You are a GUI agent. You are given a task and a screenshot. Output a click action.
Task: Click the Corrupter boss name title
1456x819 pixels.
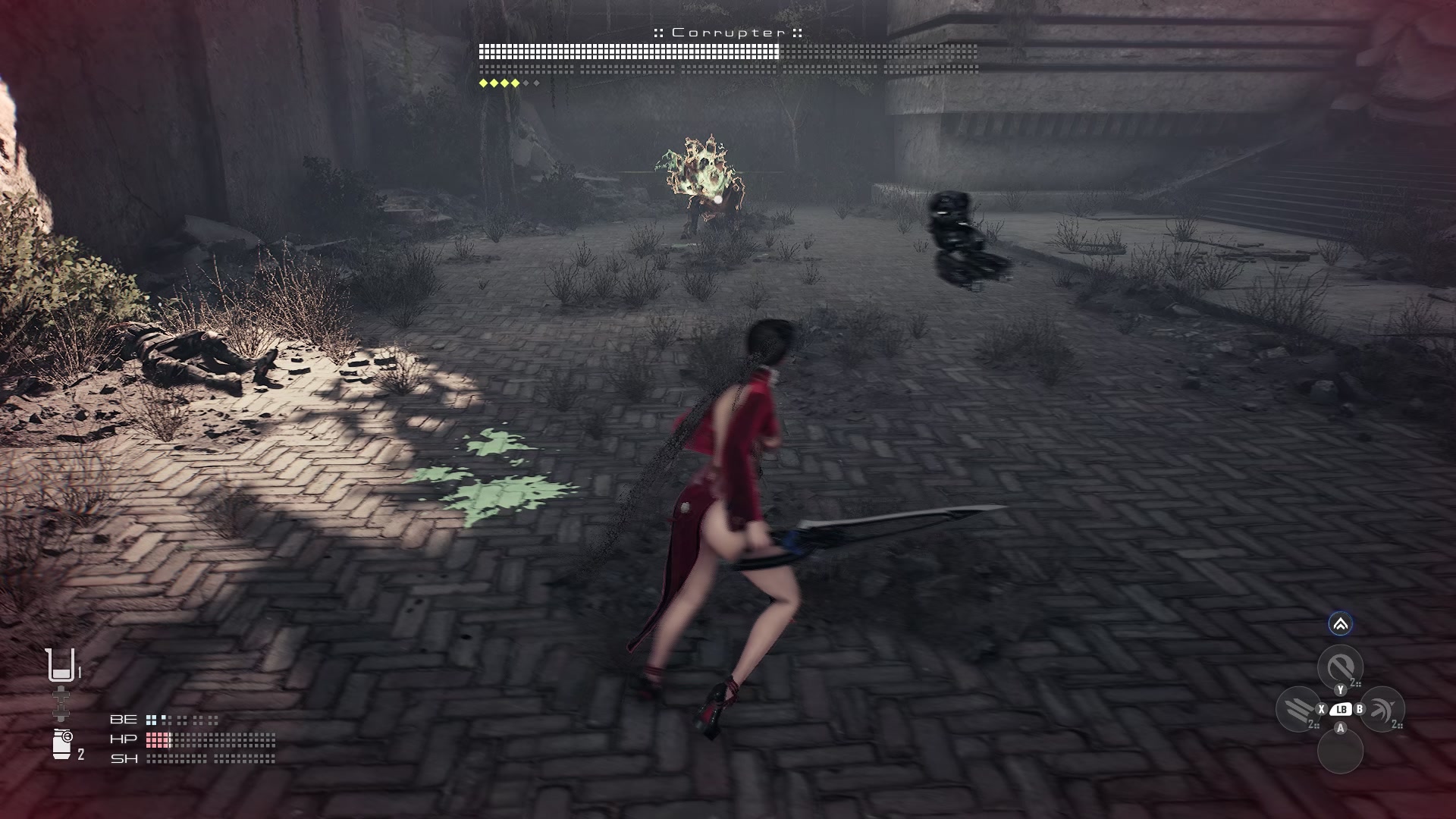pos(728,33)
